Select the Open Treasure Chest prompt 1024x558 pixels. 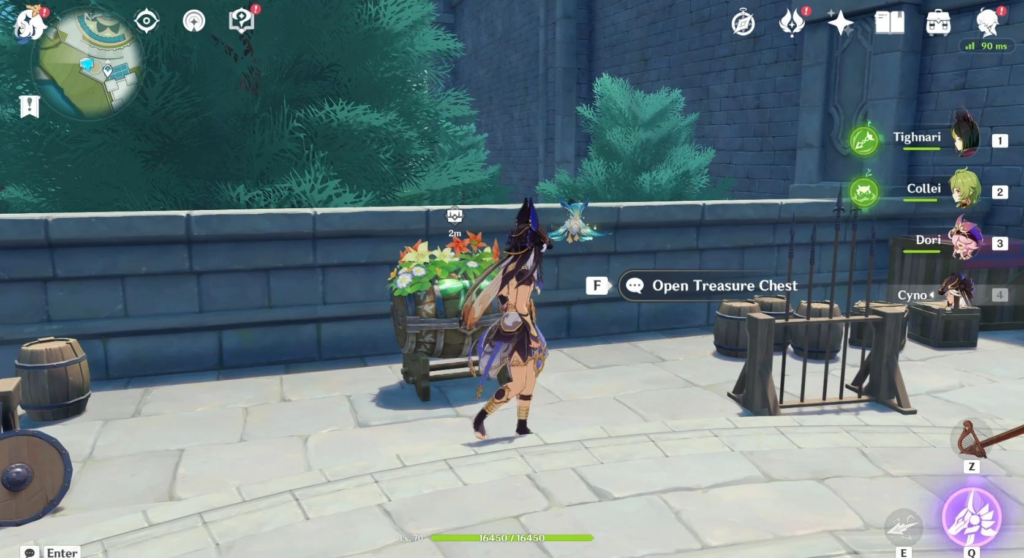709,286
